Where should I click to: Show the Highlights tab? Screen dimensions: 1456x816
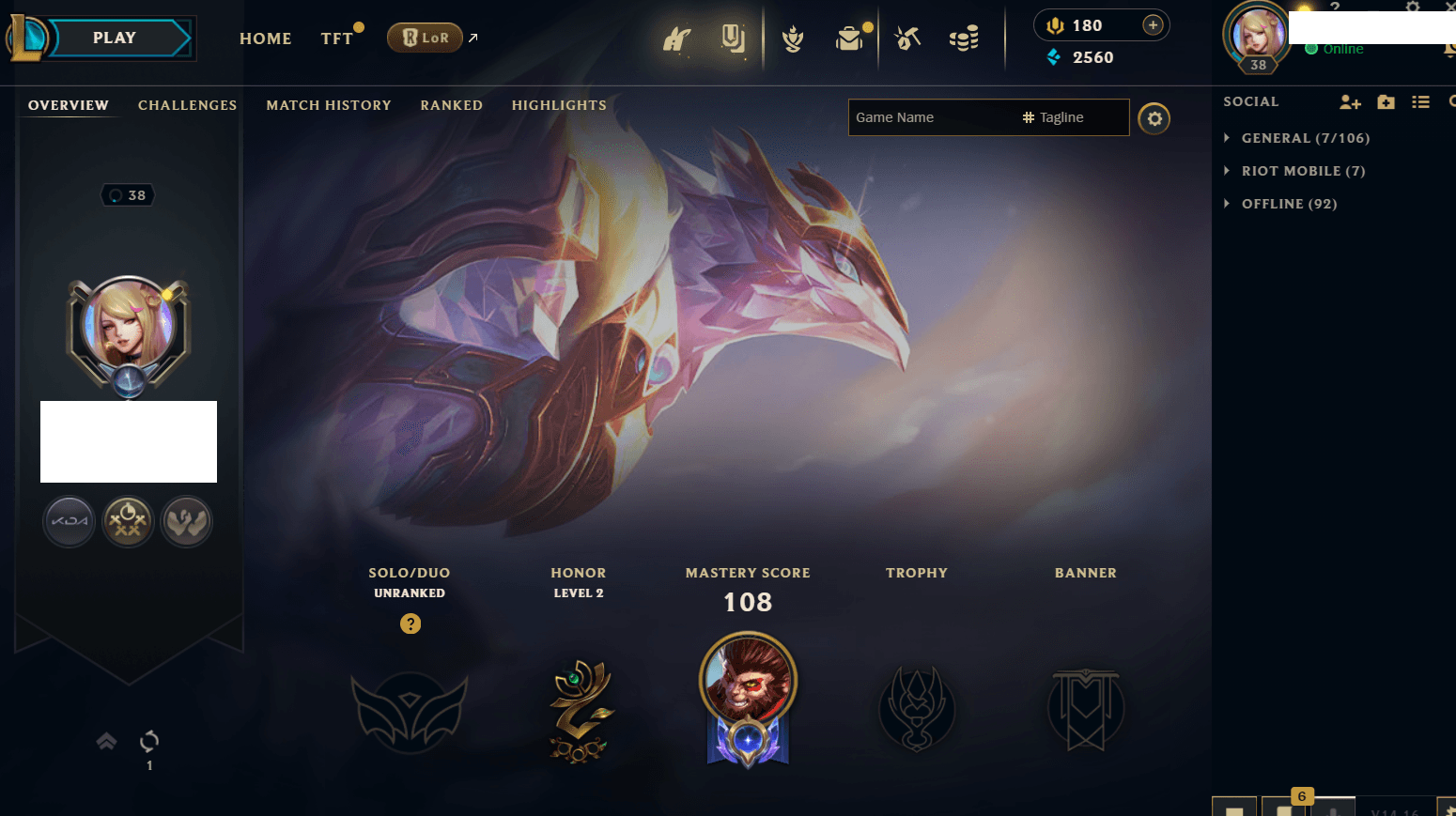click(559, 105)
